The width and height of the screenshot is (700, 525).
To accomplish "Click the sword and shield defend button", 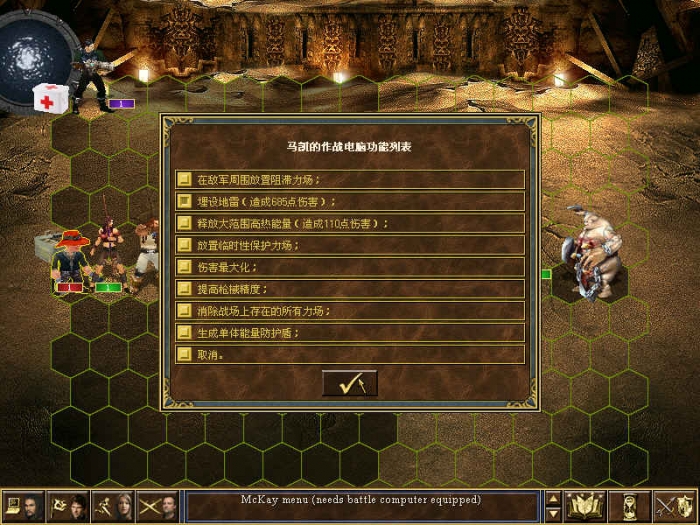I will tap(674, 506).
